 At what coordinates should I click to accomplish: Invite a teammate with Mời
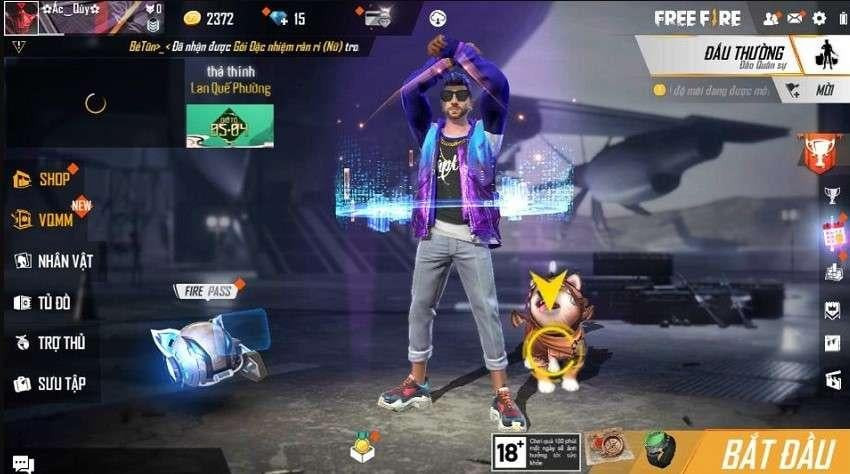click(x=812, y=90)
